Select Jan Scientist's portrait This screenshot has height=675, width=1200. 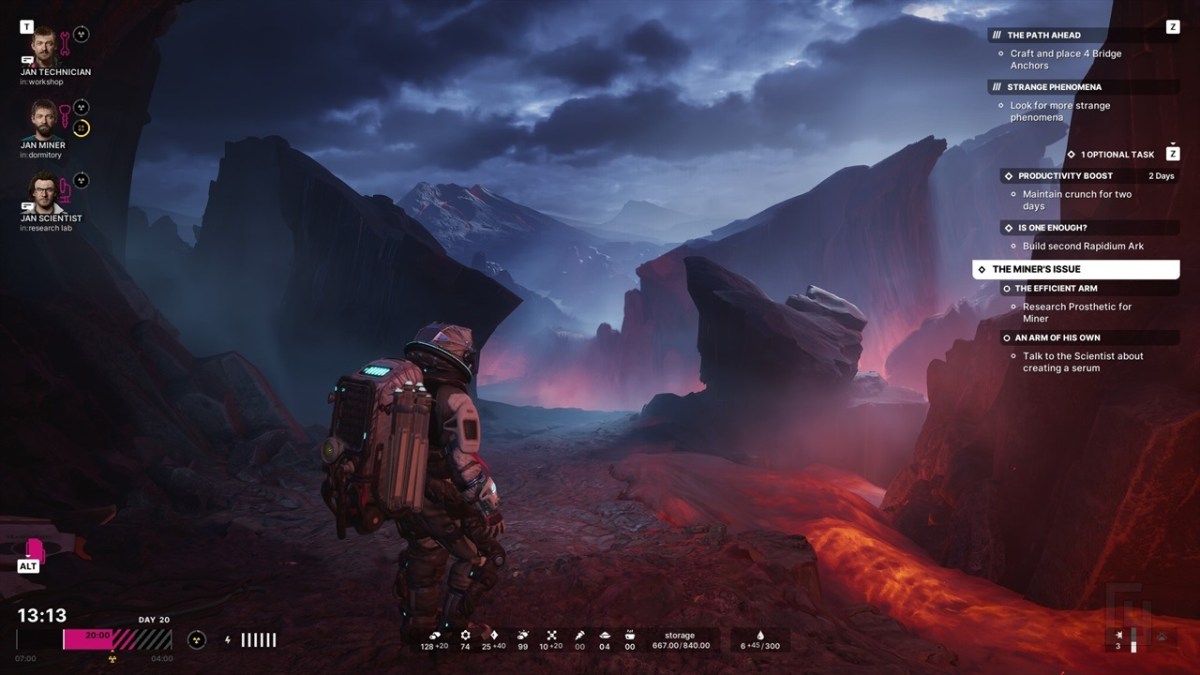[44, 192]
